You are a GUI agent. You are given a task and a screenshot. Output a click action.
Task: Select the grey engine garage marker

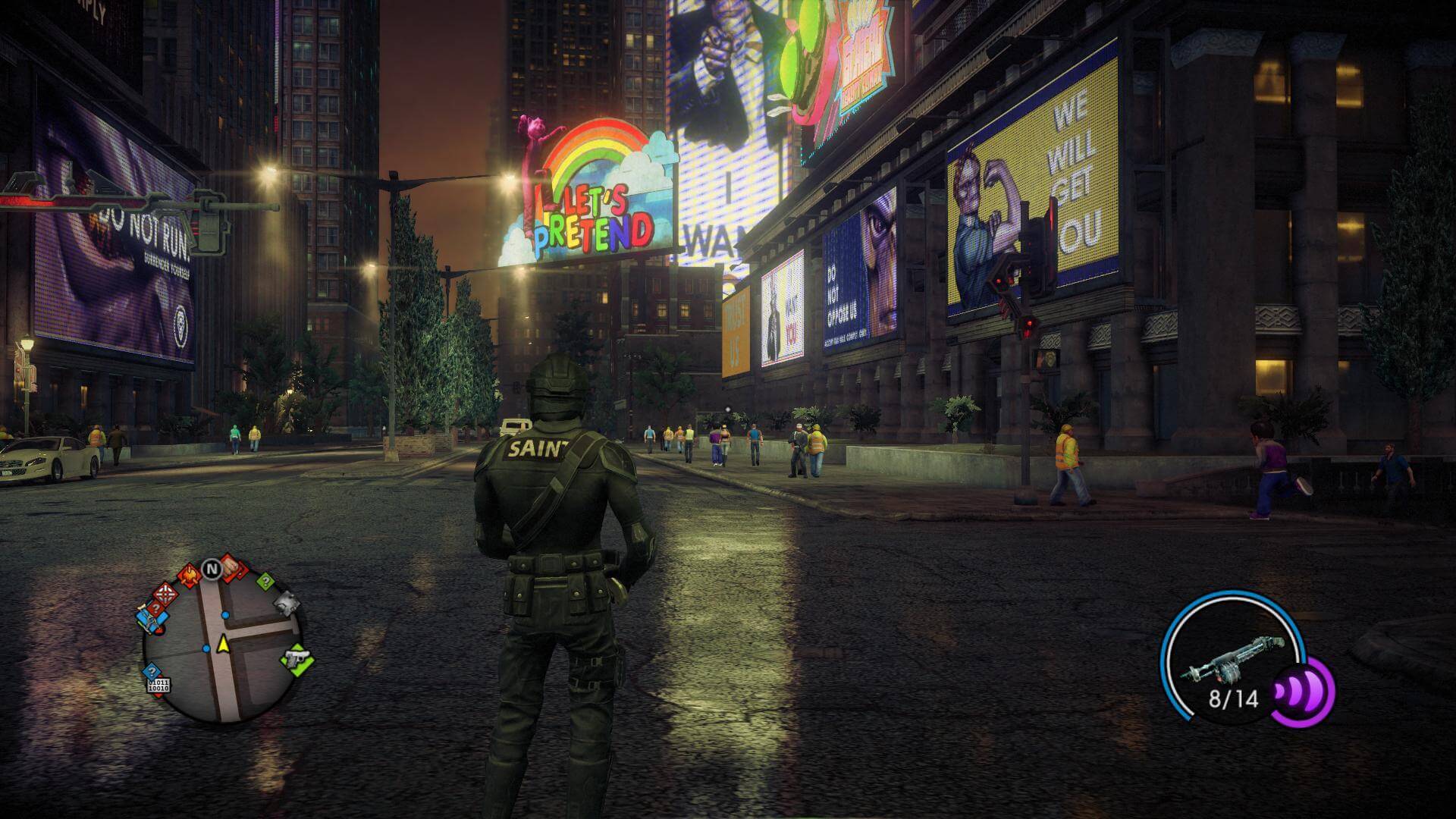pos(287,603)
